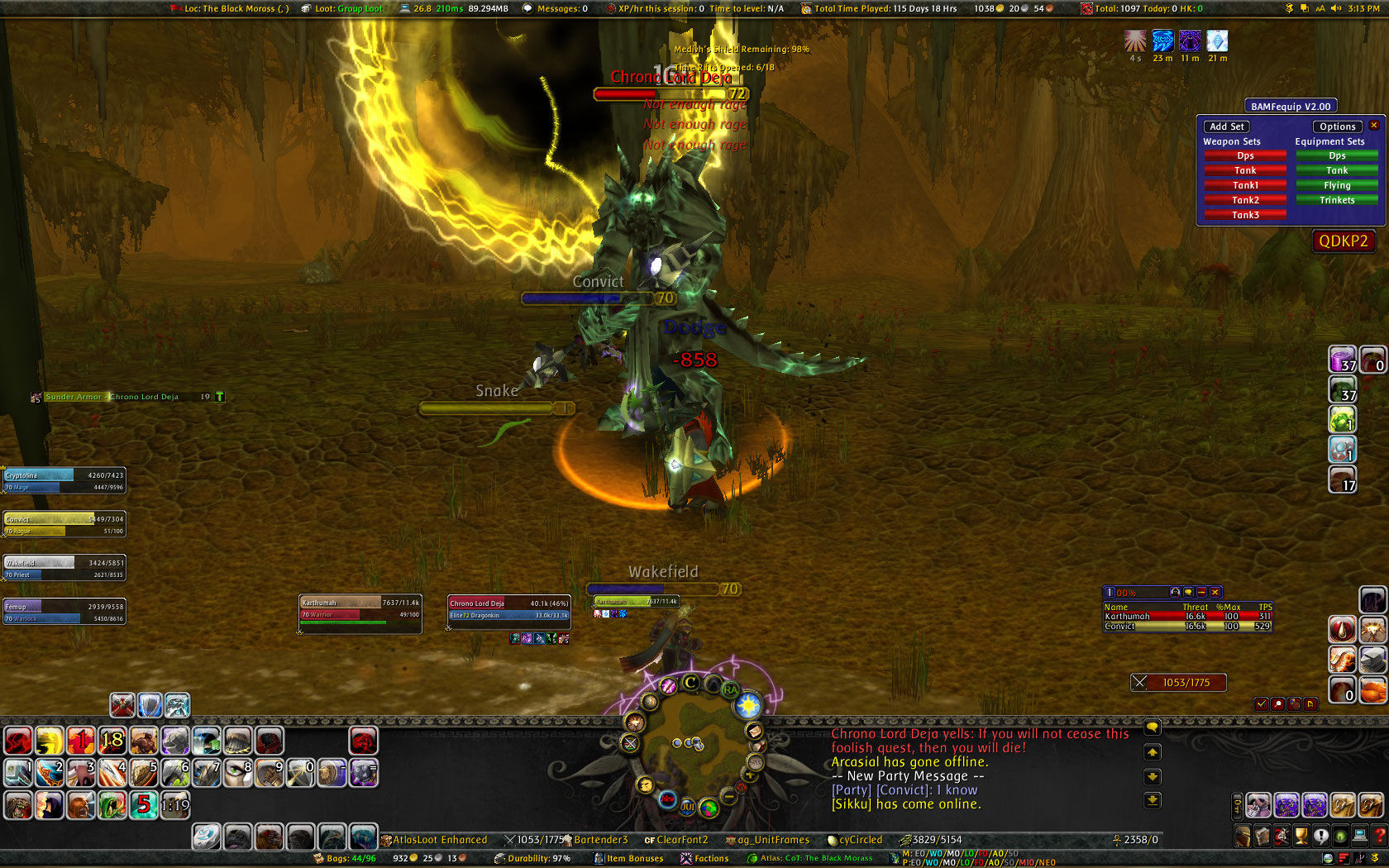Image resolution: width=1389 pixels, height=868 pixels.
Task: Click the checkmark button near bottom right
Action: tap(1261, 704)
